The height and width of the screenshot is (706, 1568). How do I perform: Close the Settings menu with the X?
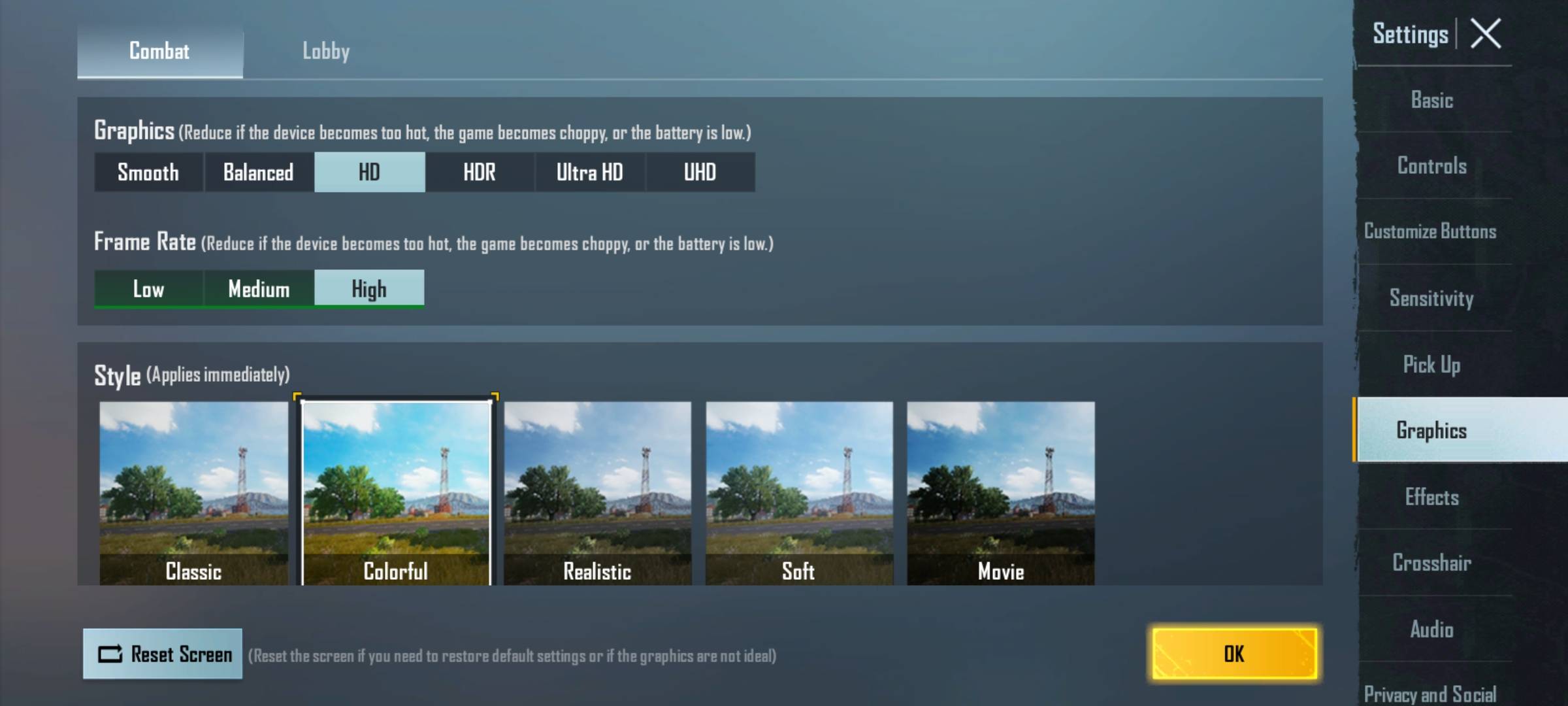(1486, 34)
